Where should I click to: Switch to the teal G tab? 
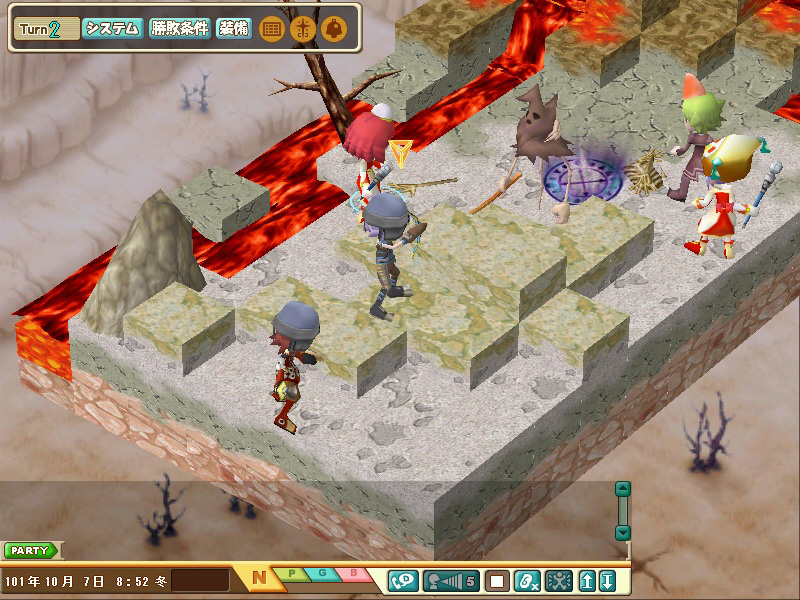click(x=323, y=574)
